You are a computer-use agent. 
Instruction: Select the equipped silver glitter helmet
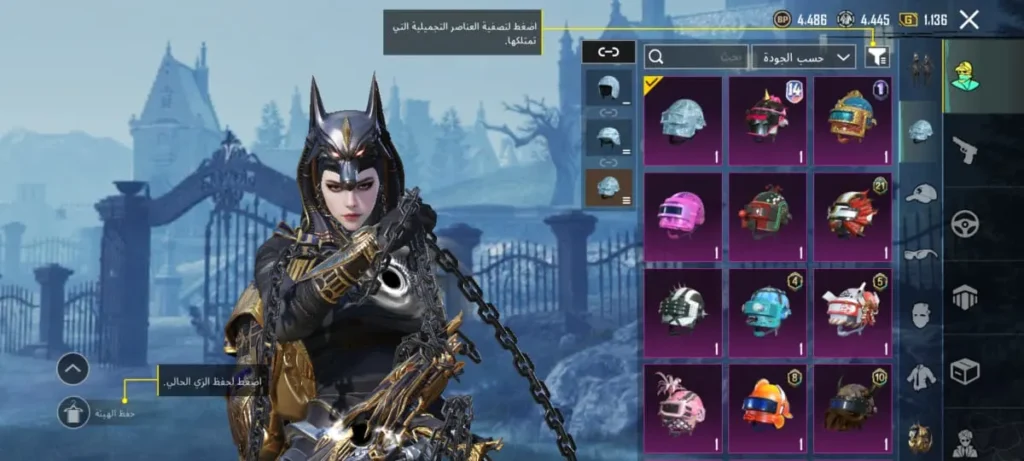click(683, 121)
